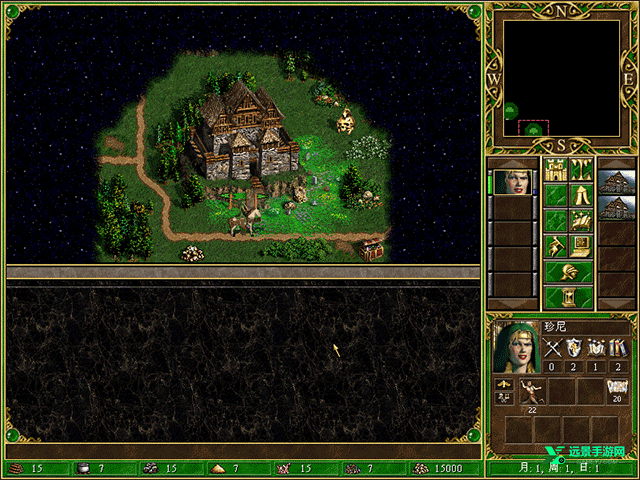Screen dimensions: 640x480
Task: Click the green-hooded hero portrait in info panel
Action: click(516, 347)
